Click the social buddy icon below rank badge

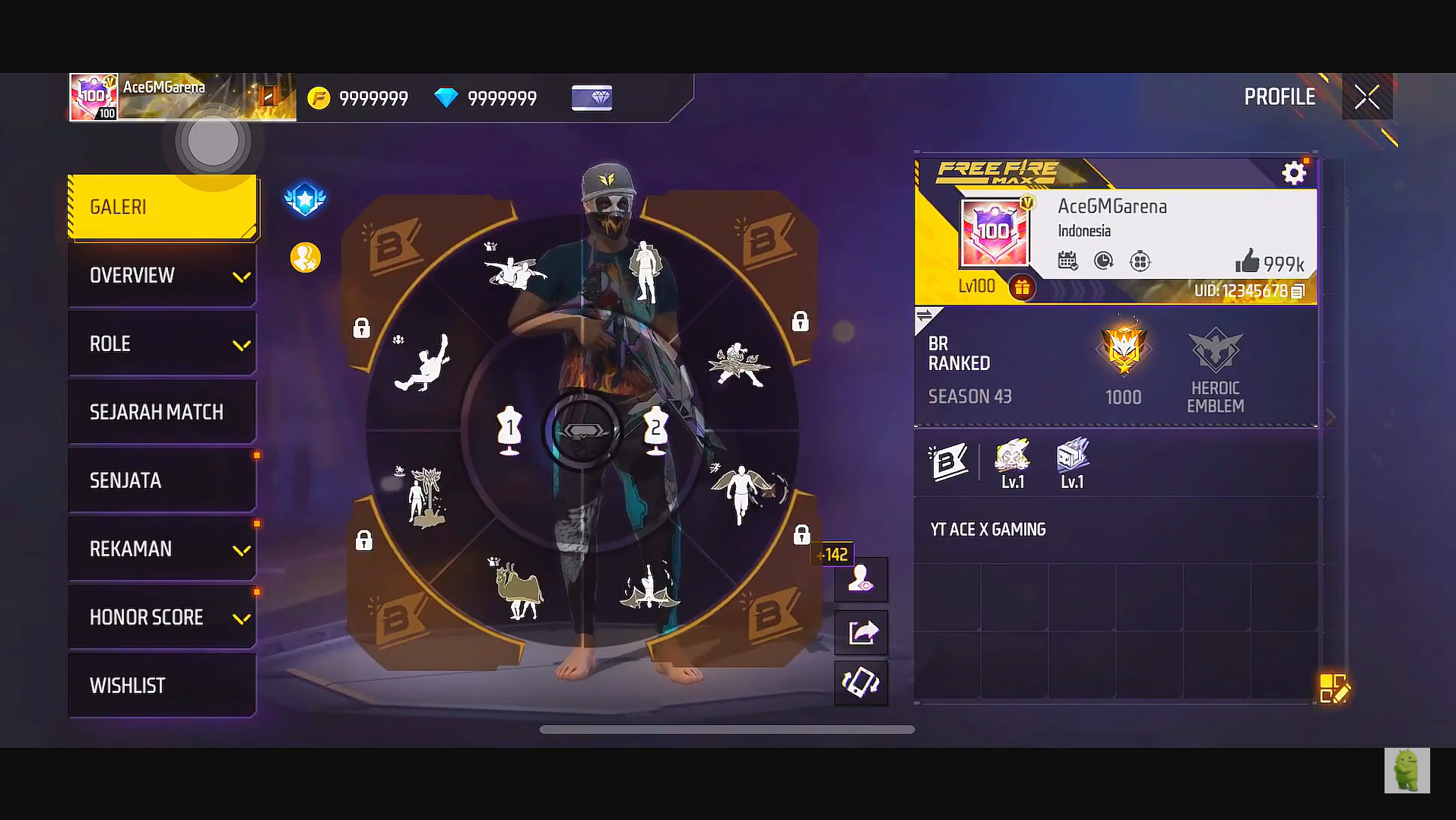304,256
